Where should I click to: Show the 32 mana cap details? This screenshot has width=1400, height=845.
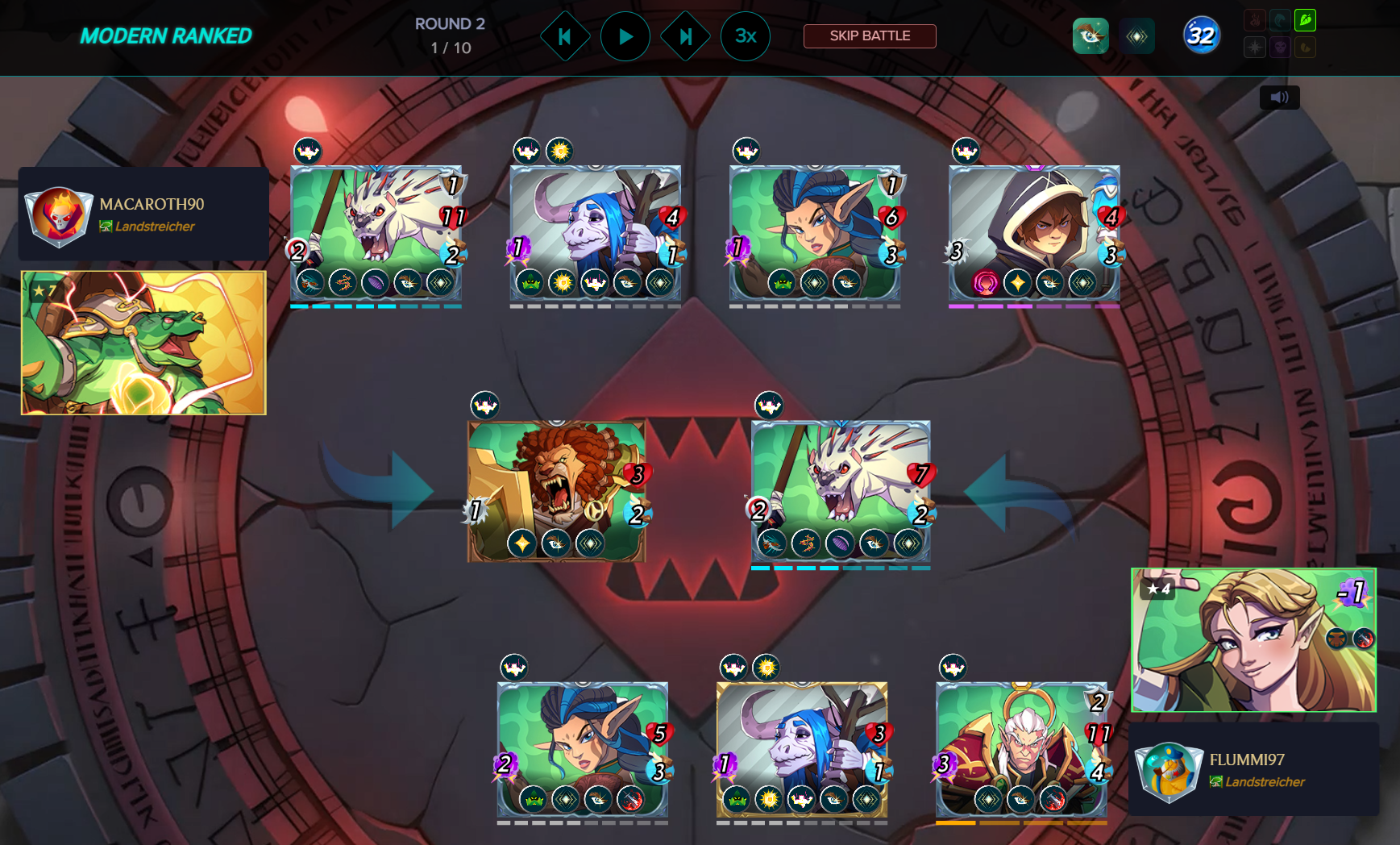1201,35
